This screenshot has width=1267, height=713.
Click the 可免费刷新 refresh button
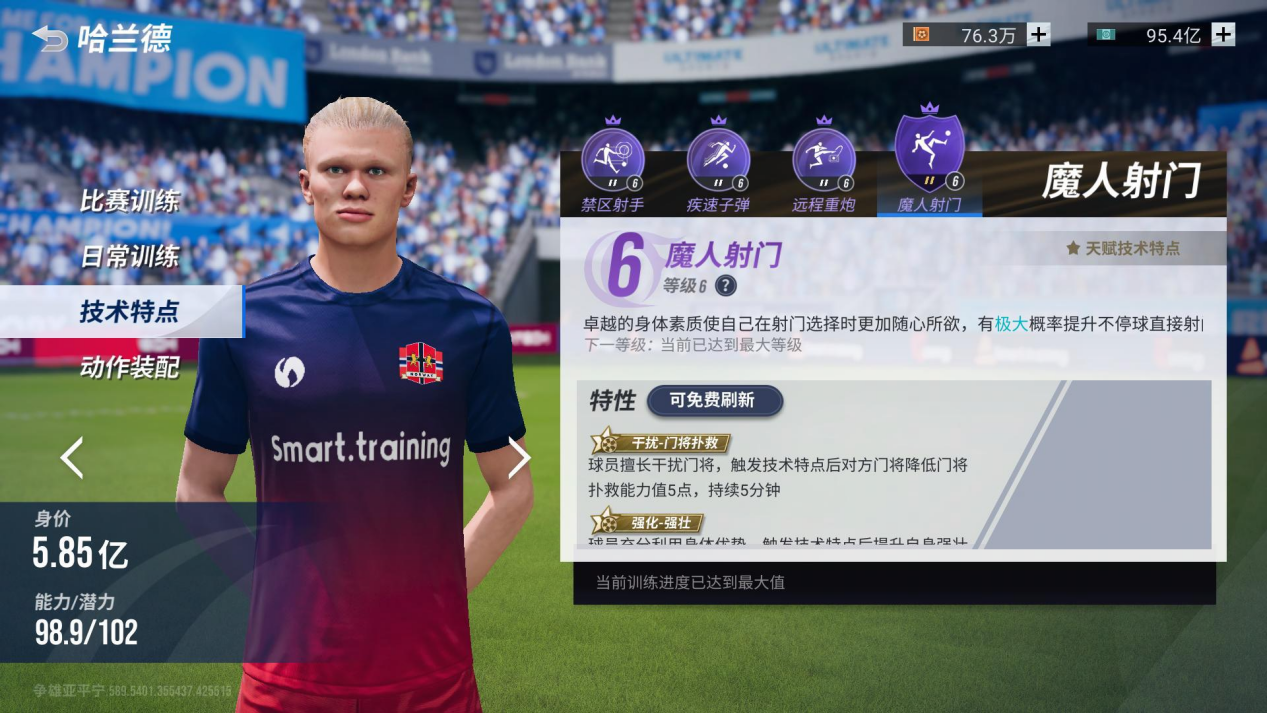point(714,401)
